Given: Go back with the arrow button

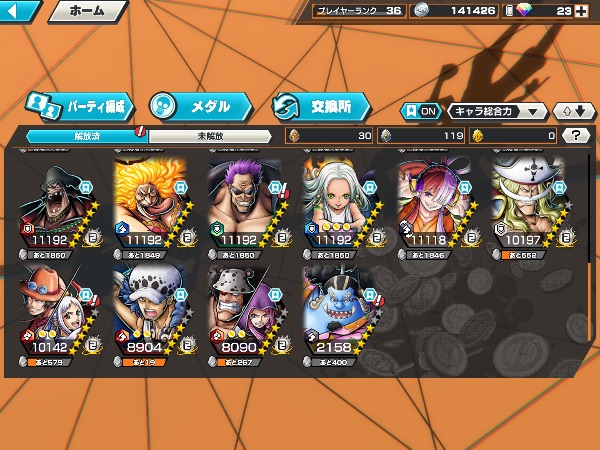Looking at the screenshot, I should pos(20,12).
